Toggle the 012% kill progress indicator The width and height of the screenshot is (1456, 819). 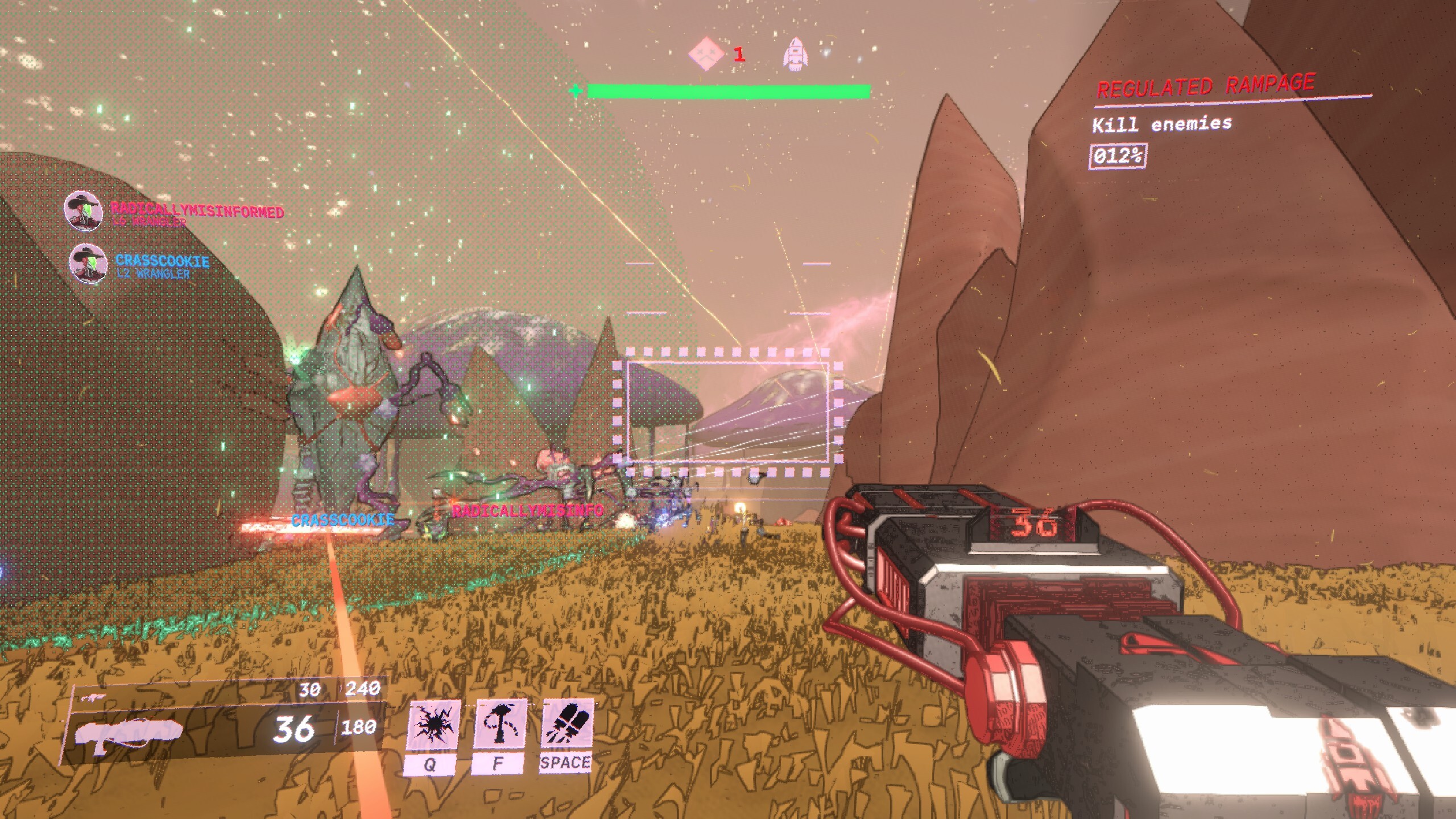1118,160
